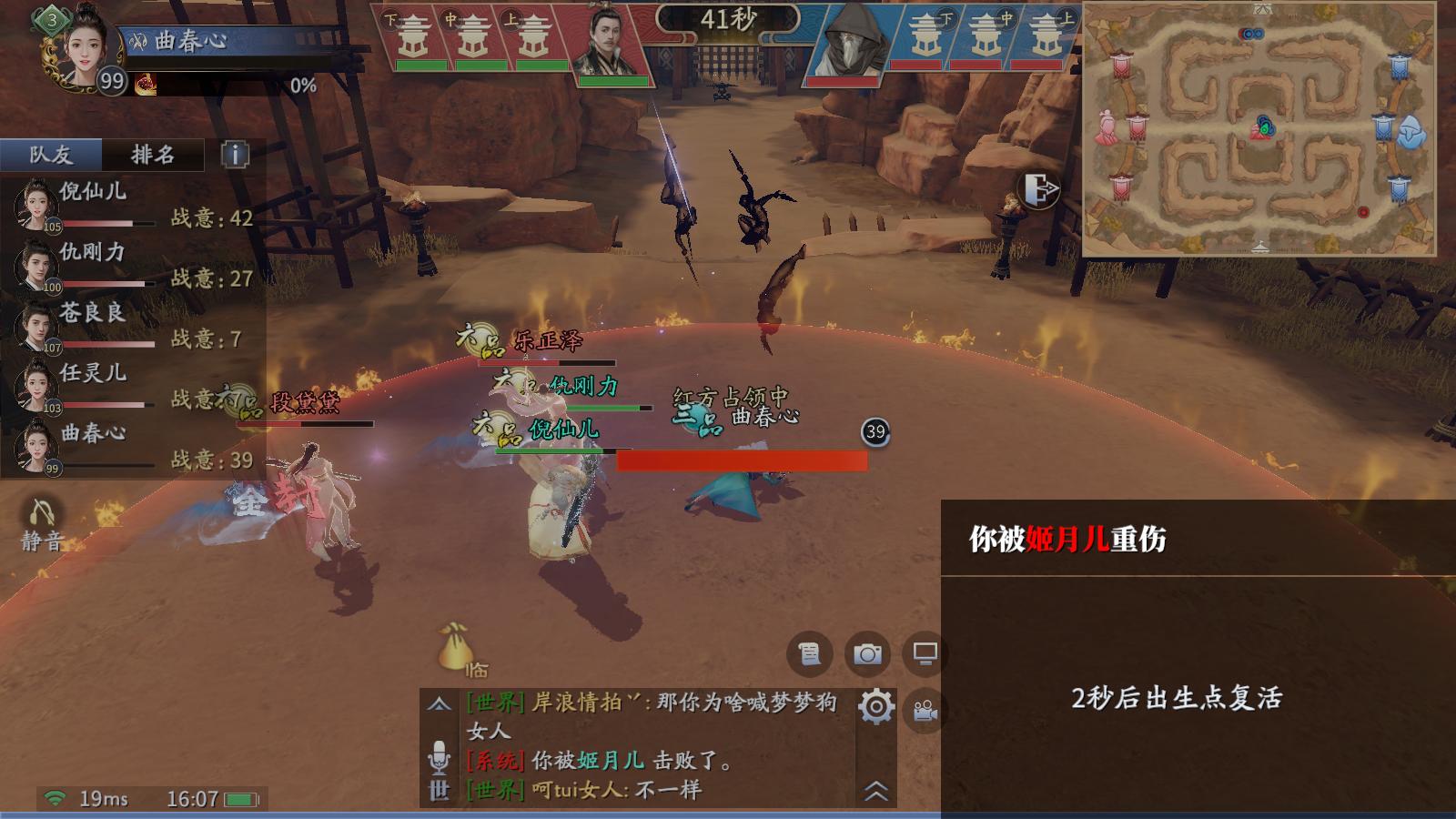This screenshot has width=1456, height=819.
Task: Switch chat channel with the 世 button
Action: coord(439,790)
